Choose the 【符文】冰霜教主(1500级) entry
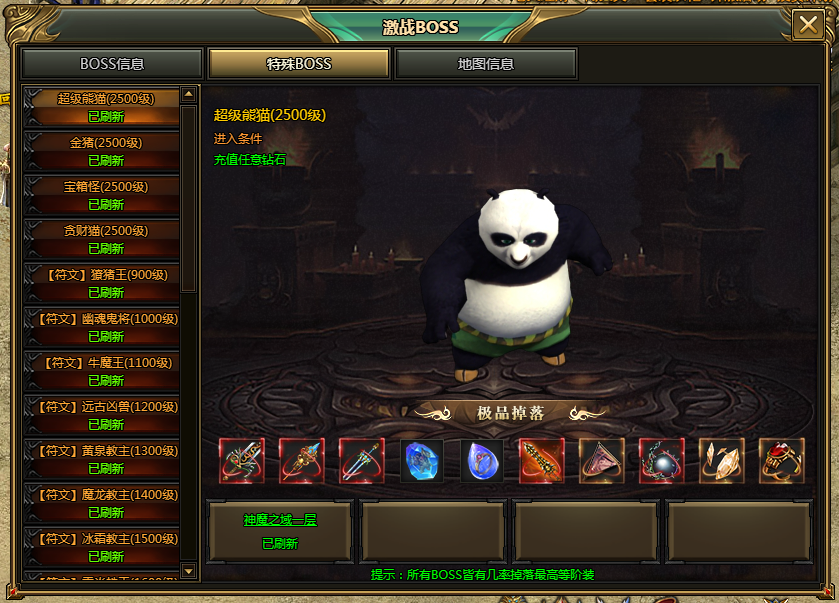 coord(100,547)
